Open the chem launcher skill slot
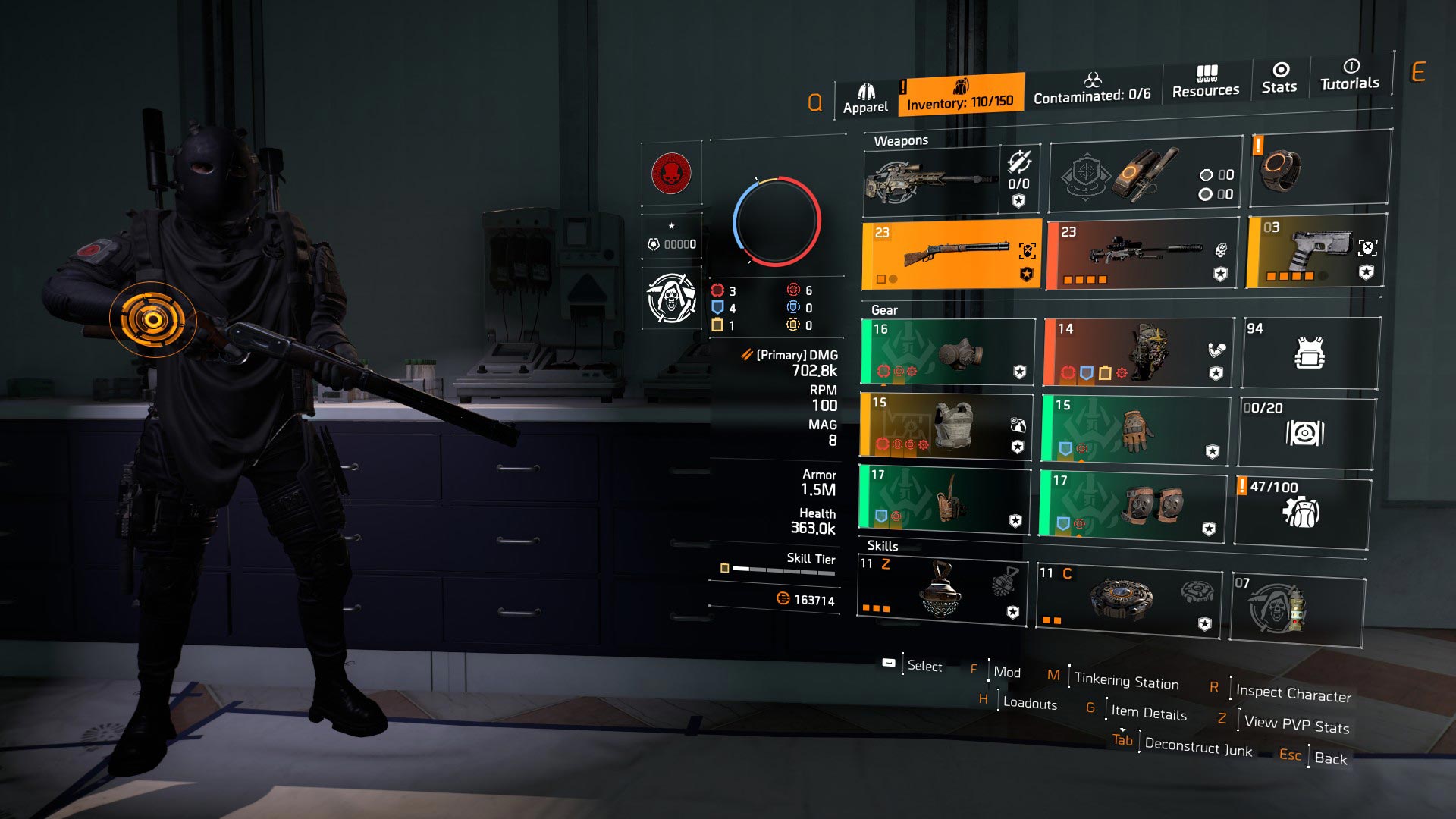Screen dimensions: 1456x819 943,595
